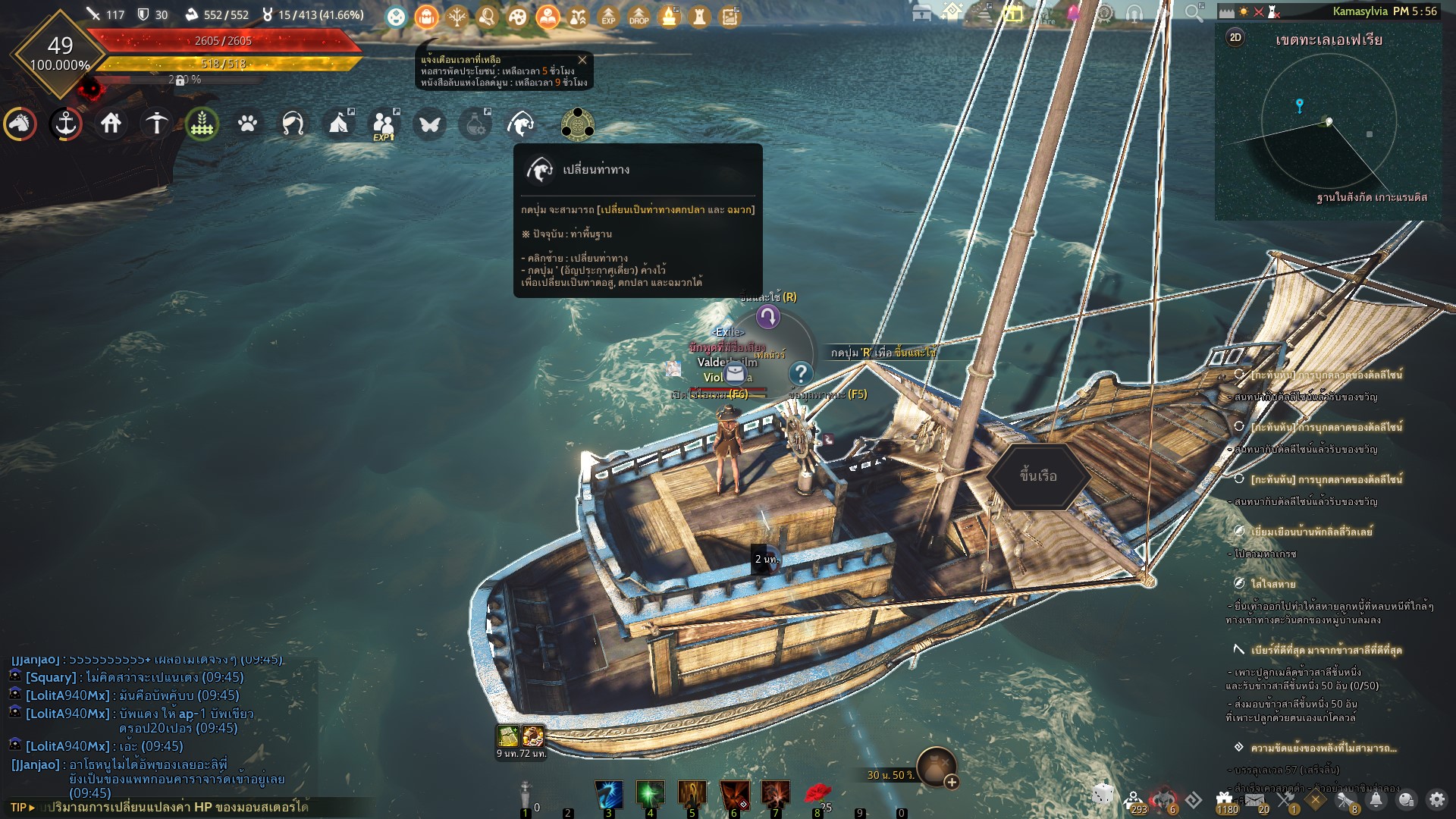Screen dimensions: 1456x819
Task: Roll the white dice icon
Action: (x=1103, y=795)
